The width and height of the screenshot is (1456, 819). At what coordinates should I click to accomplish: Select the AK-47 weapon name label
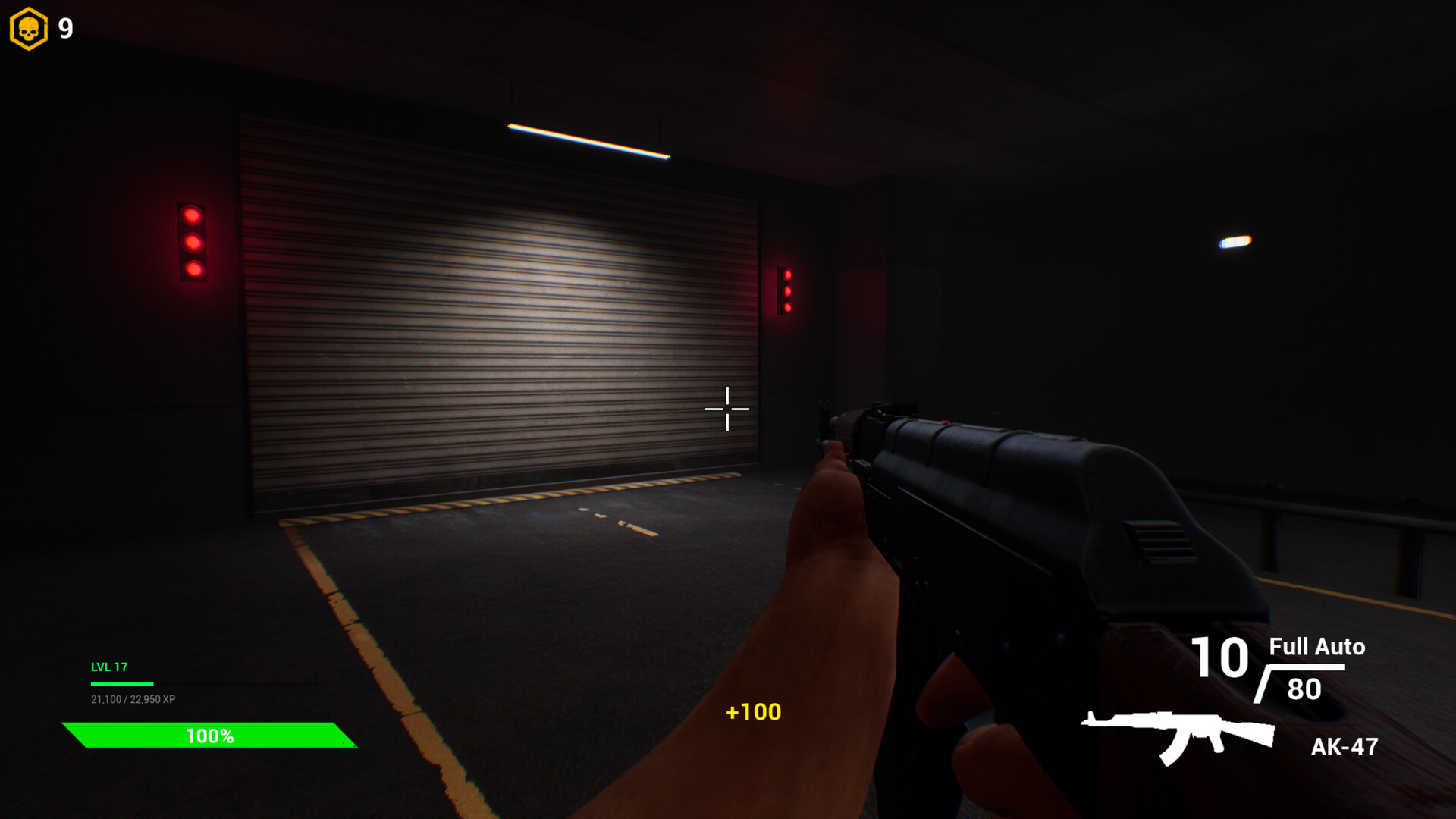[1343, 748]
